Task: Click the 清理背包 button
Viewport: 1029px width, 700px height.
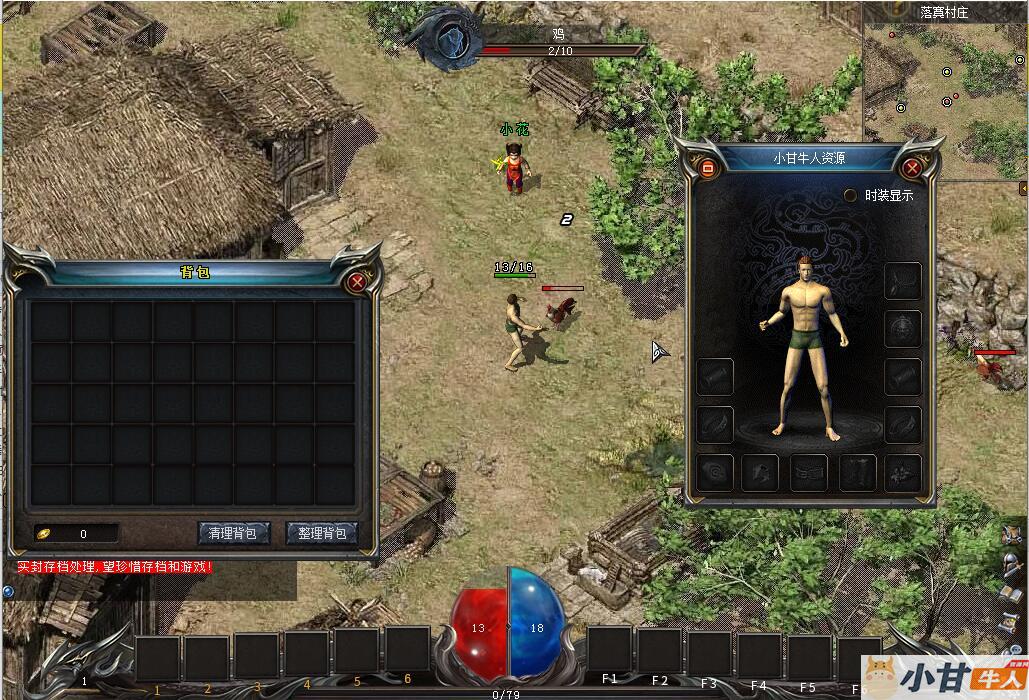Action: click(x=233, y=533)
